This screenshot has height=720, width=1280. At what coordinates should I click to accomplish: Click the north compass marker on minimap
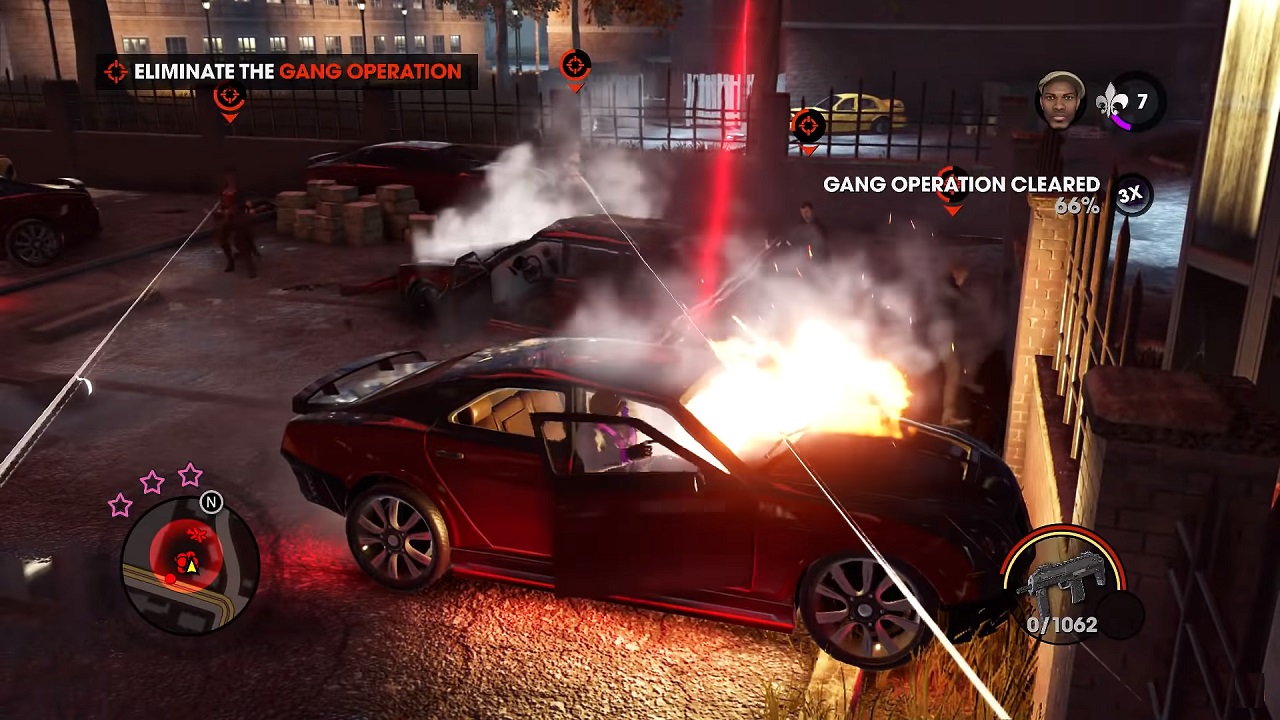tap(211, 502)
